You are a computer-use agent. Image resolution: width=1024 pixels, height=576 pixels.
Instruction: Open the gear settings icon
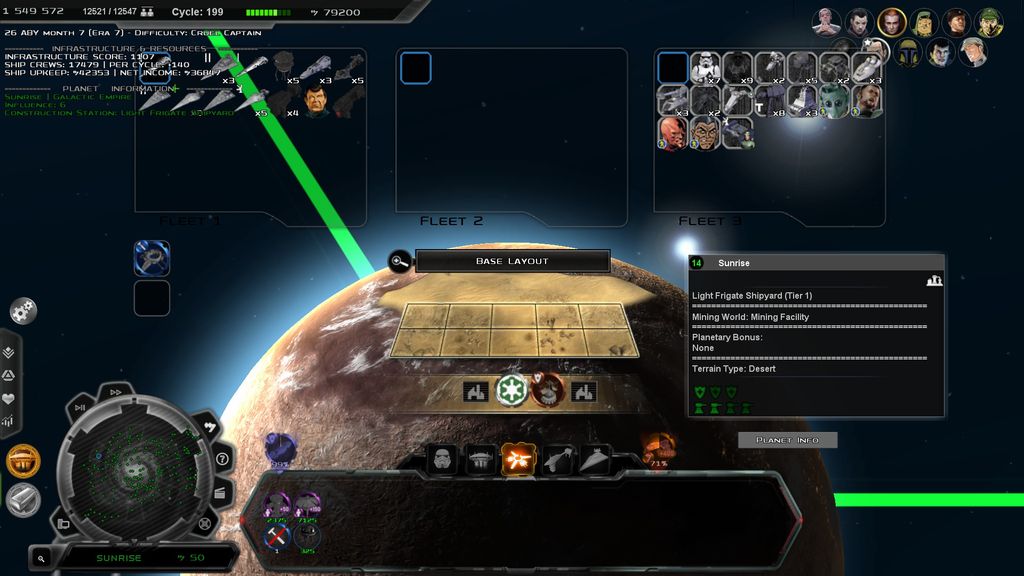(23, 311)
